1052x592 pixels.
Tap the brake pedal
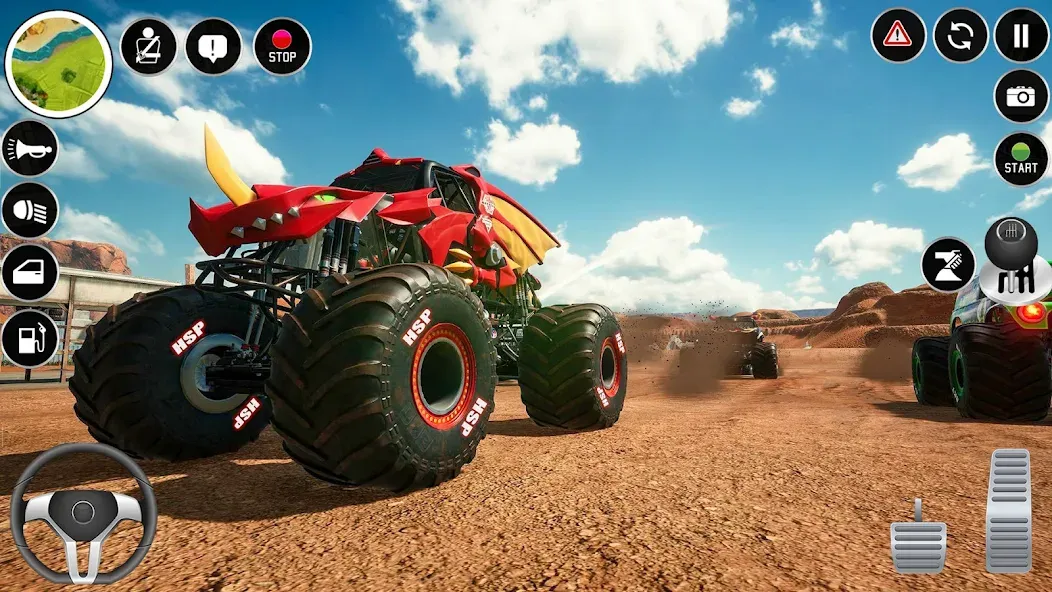tap(918, 539)
